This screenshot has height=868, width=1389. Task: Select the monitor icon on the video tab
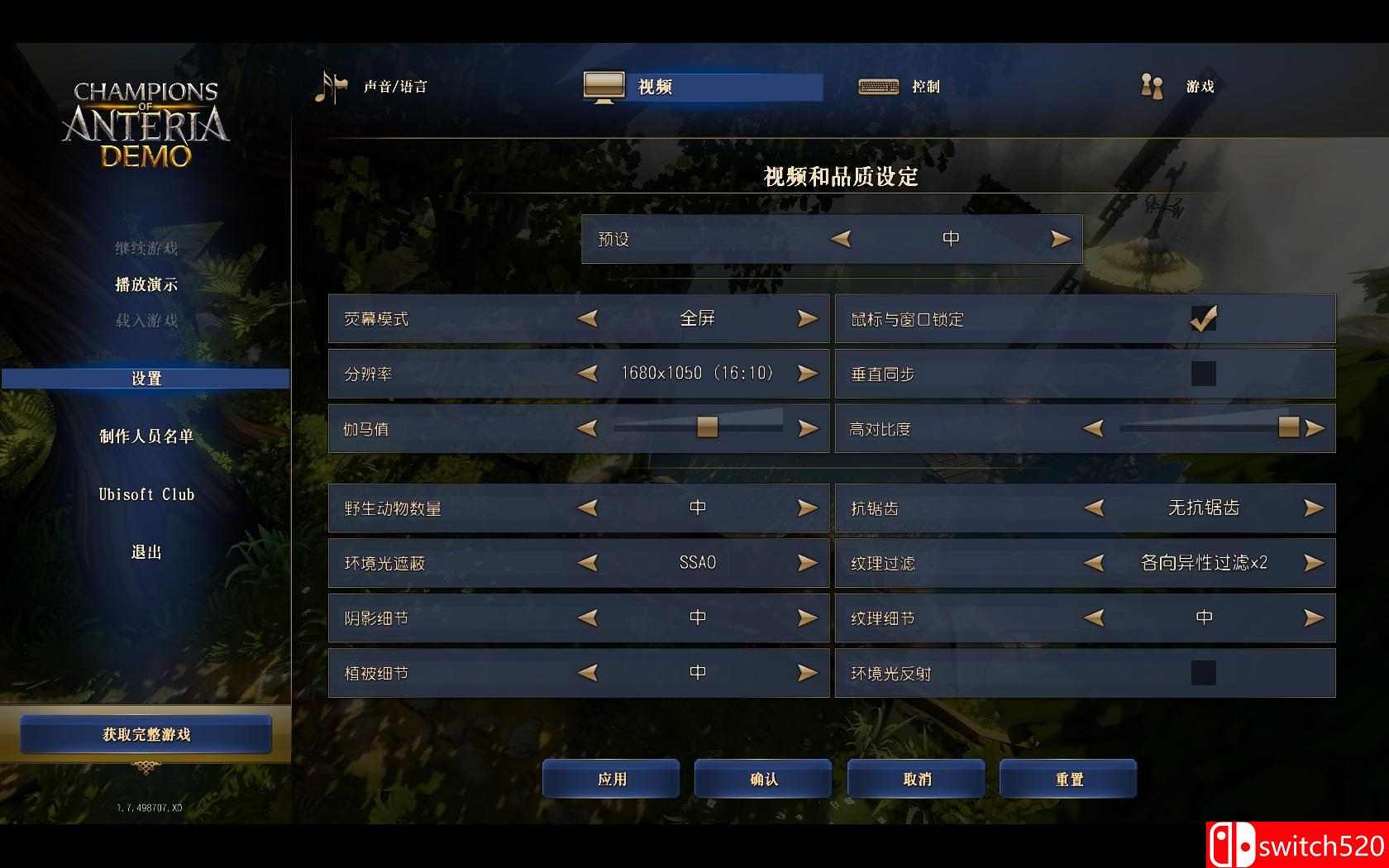(x=604, y=85)
